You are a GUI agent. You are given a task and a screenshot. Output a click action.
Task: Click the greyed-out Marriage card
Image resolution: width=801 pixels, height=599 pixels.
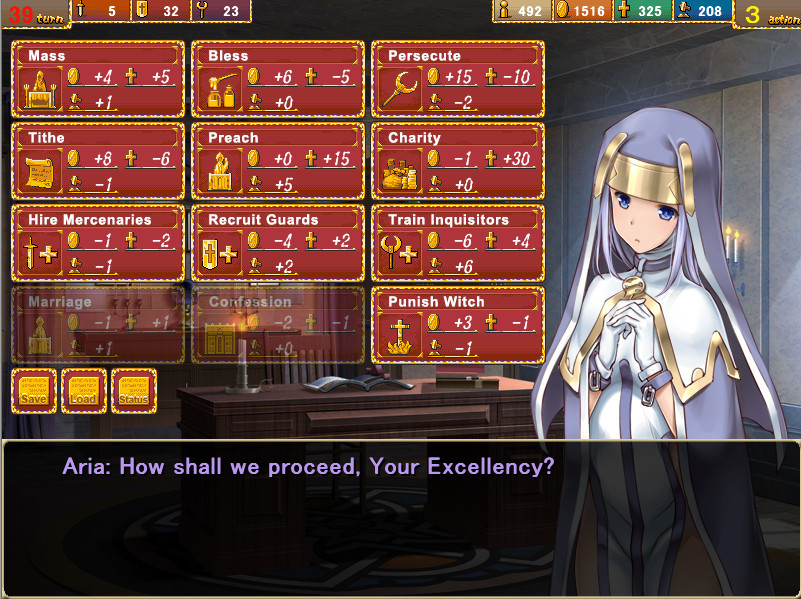pyautogui.click(x=98, y=325)
